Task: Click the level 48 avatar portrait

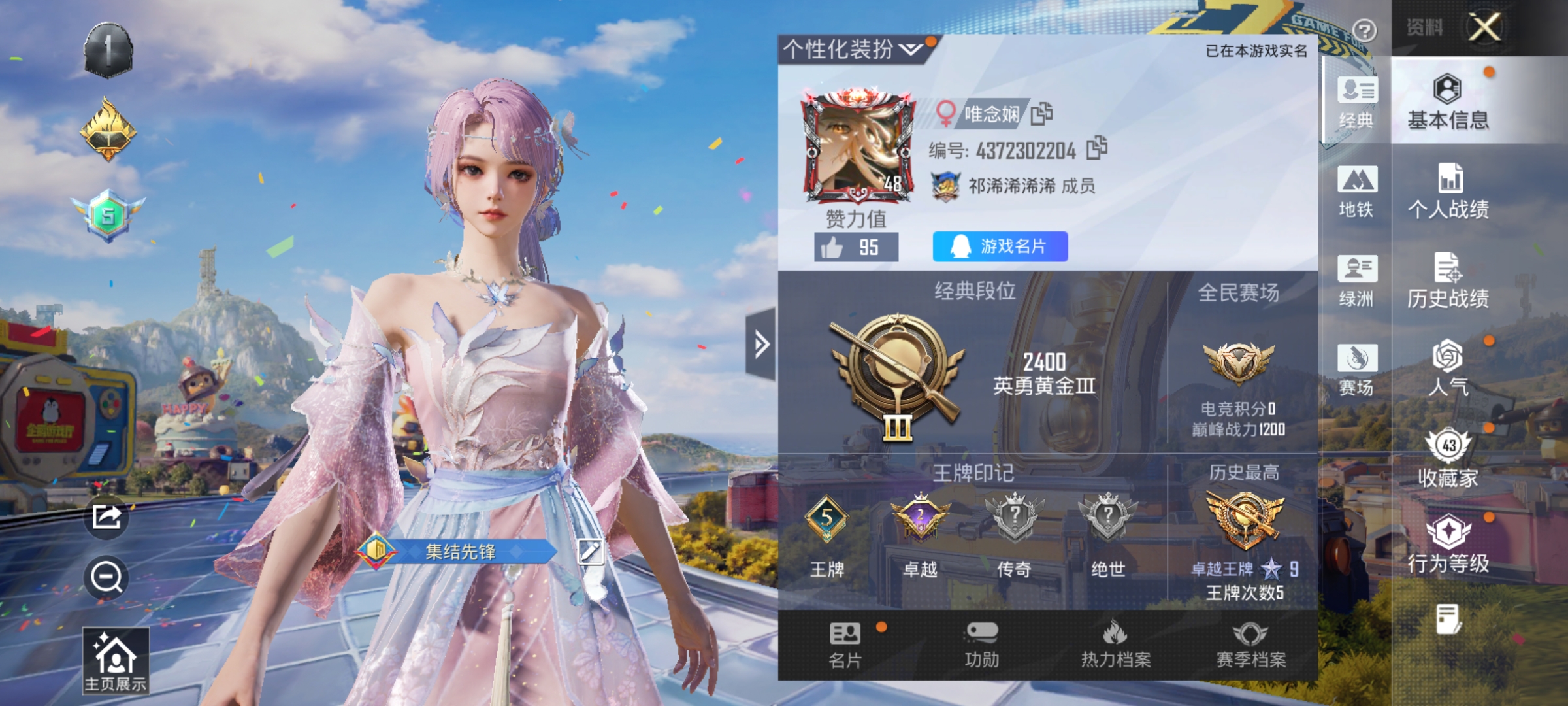Action: coord(856,148)
